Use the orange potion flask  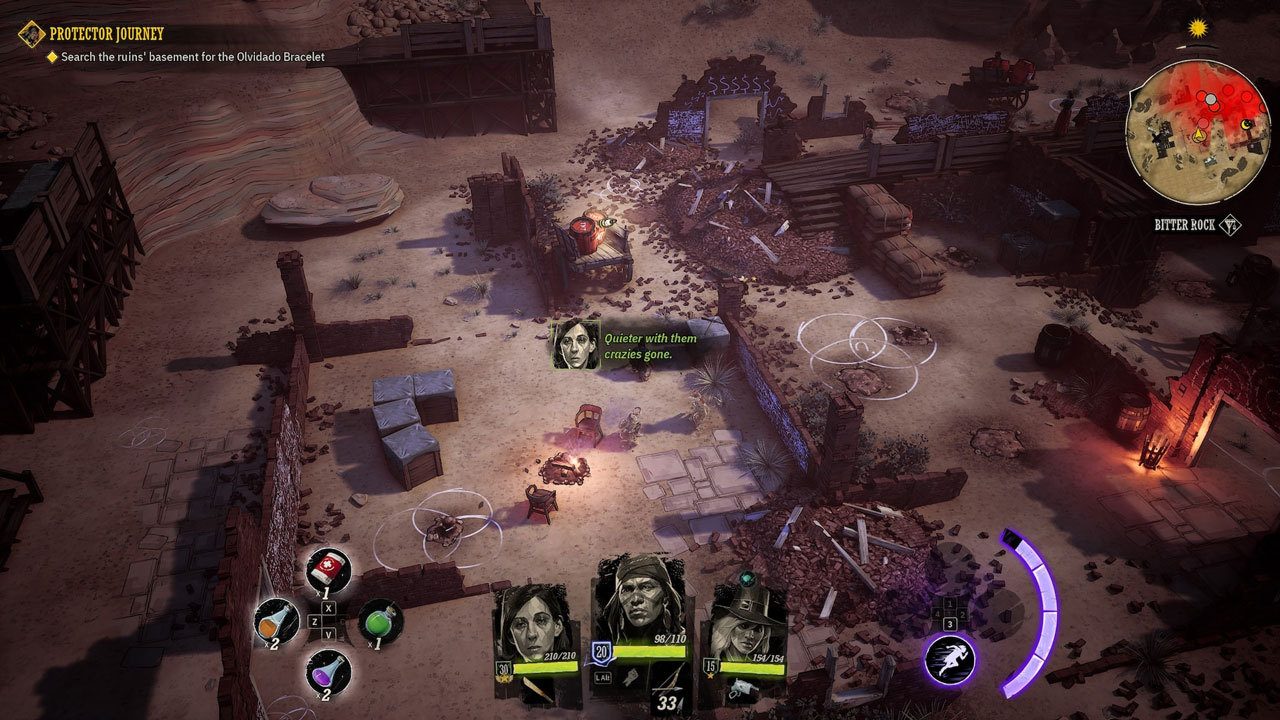tap(276, 620)
